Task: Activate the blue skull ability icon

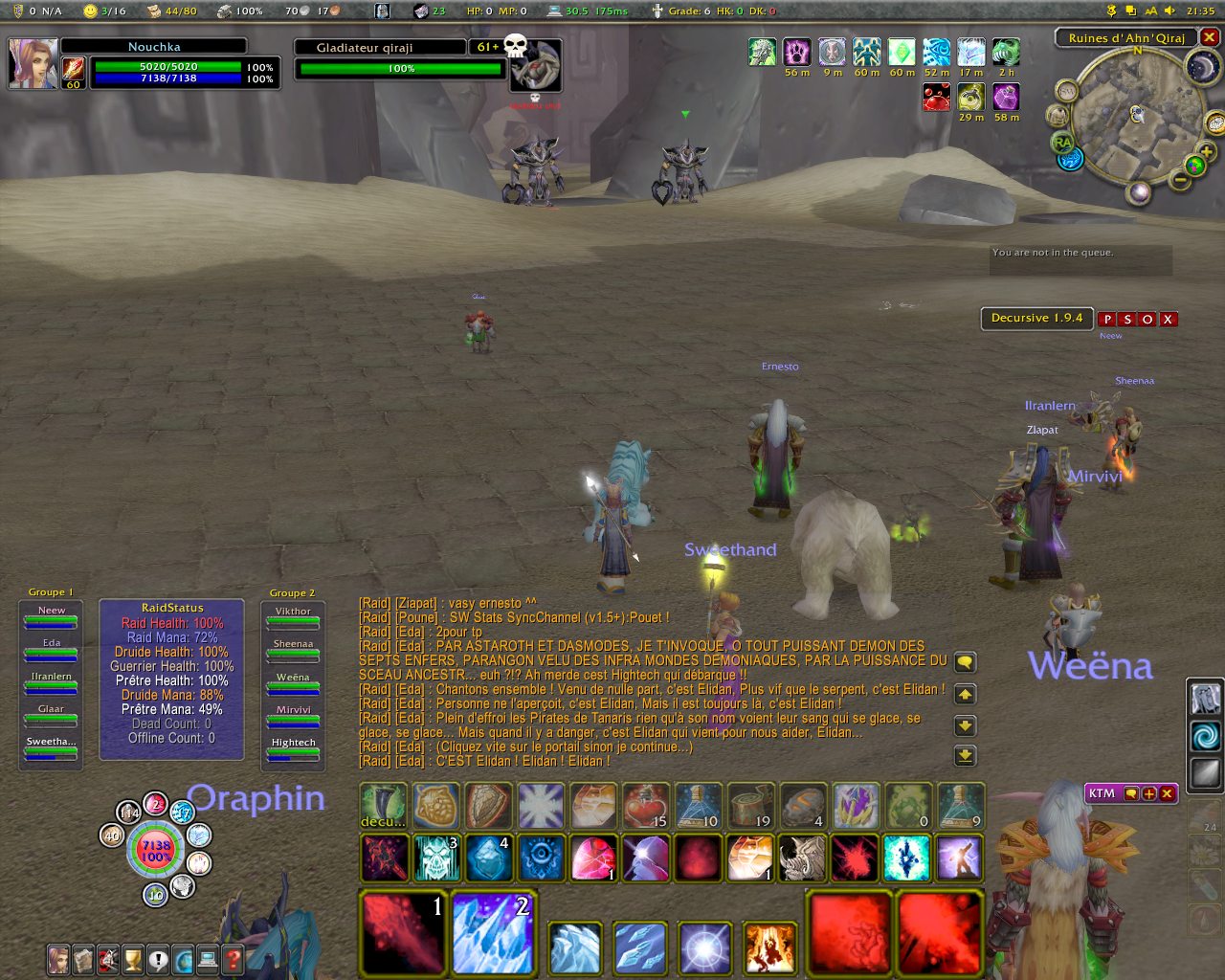Action: point(437,857)
